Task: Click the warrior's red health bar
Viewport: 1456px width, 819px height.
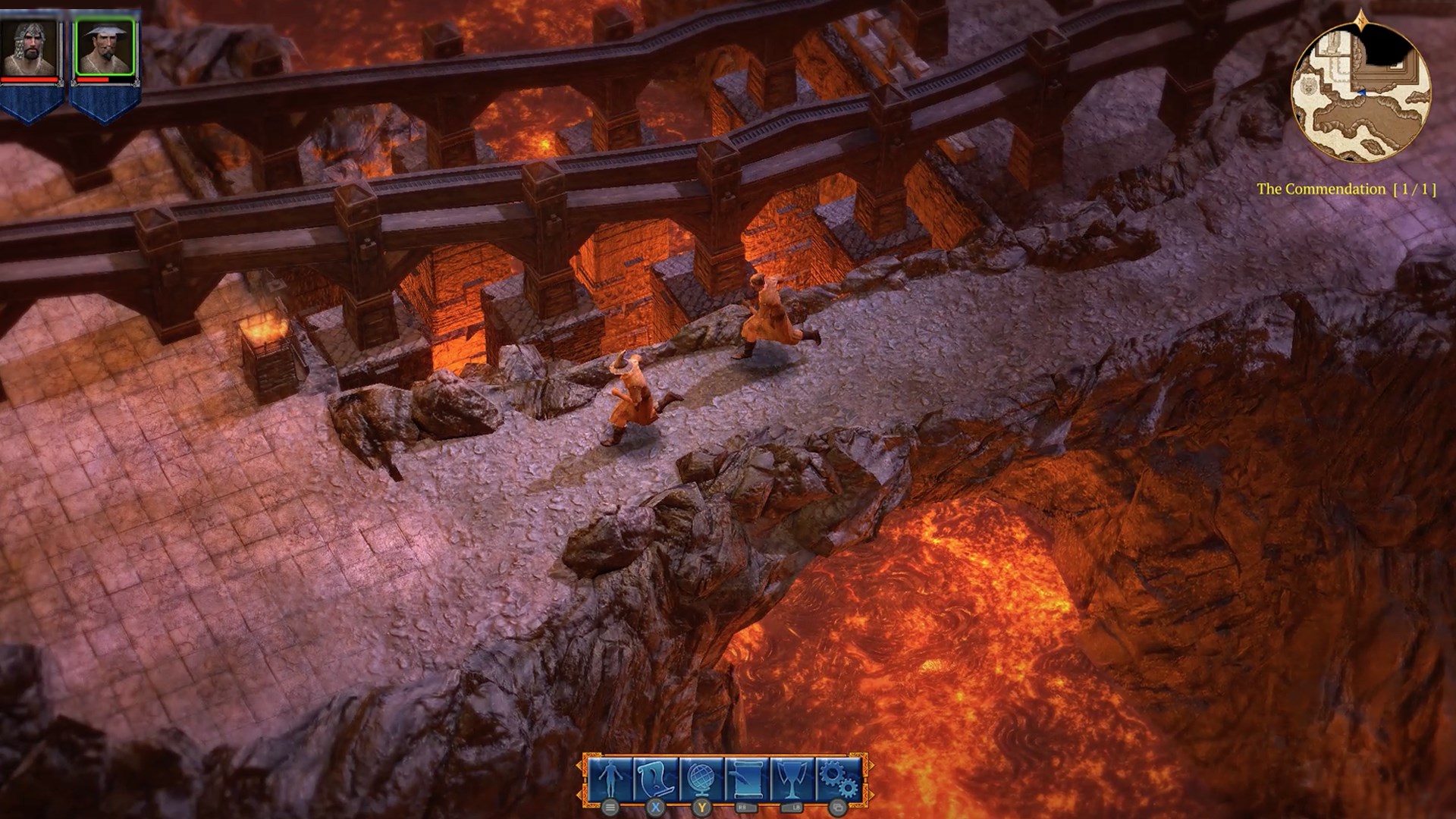Action: click(x=30, y=80)
